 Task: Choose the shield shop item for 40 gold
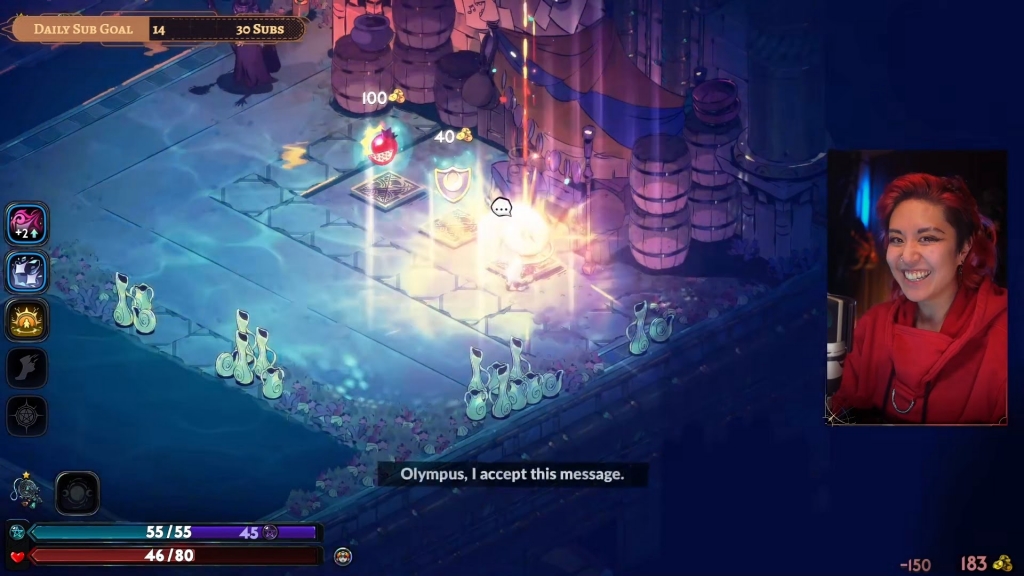452,184
